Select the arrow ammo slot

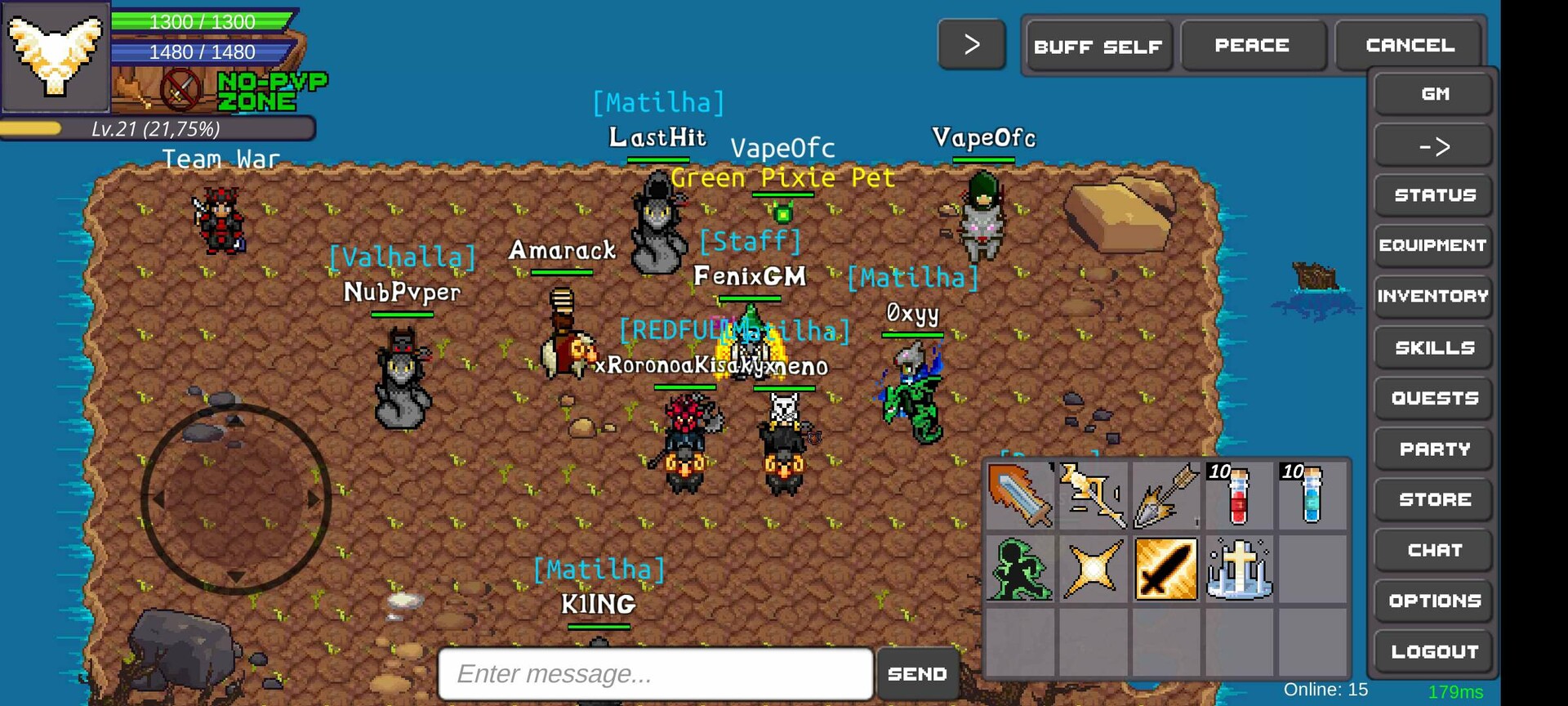pos(1165,496)
